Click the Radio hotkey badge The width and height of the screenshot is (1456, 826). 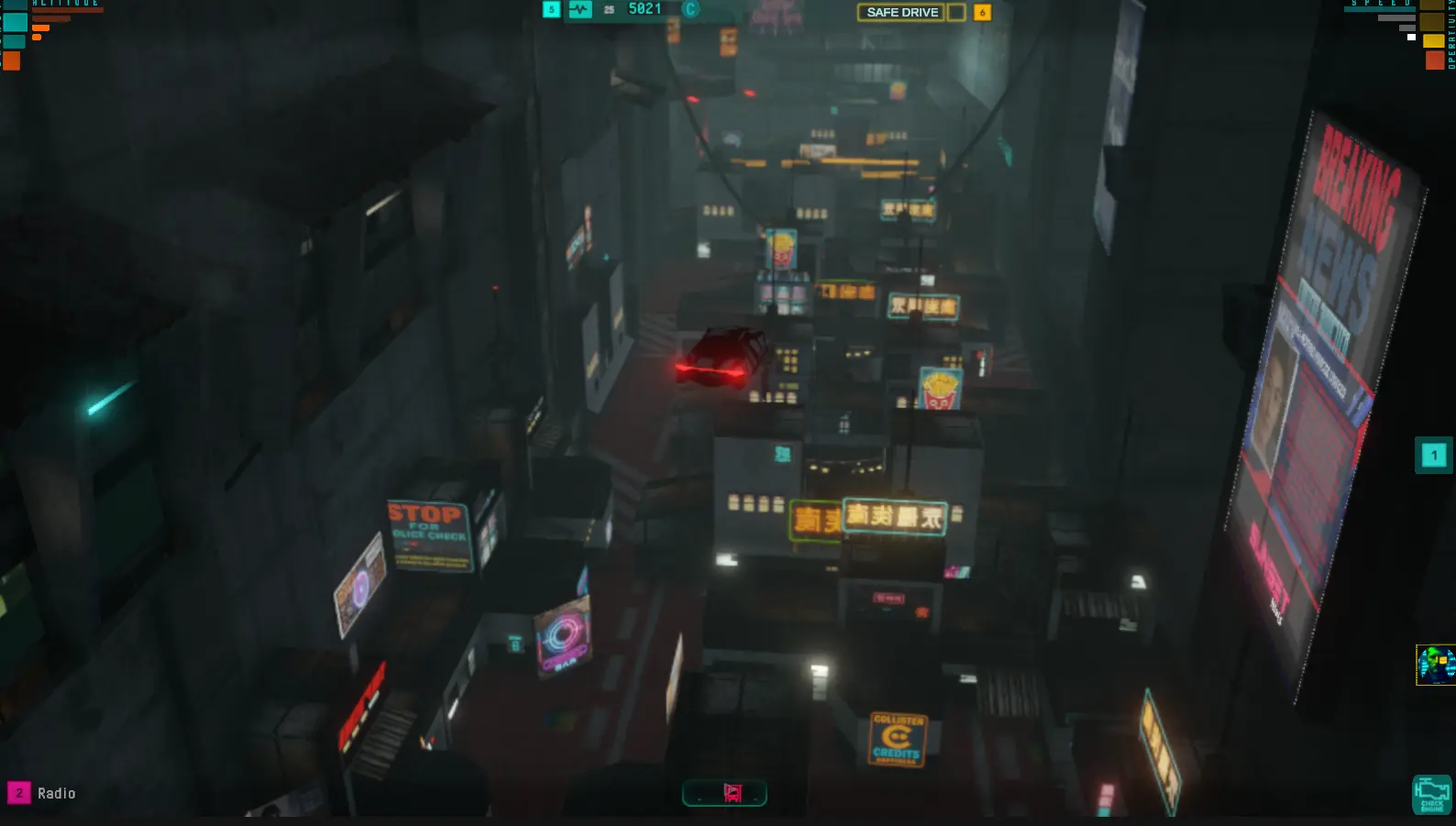click(x=21, y=792)
